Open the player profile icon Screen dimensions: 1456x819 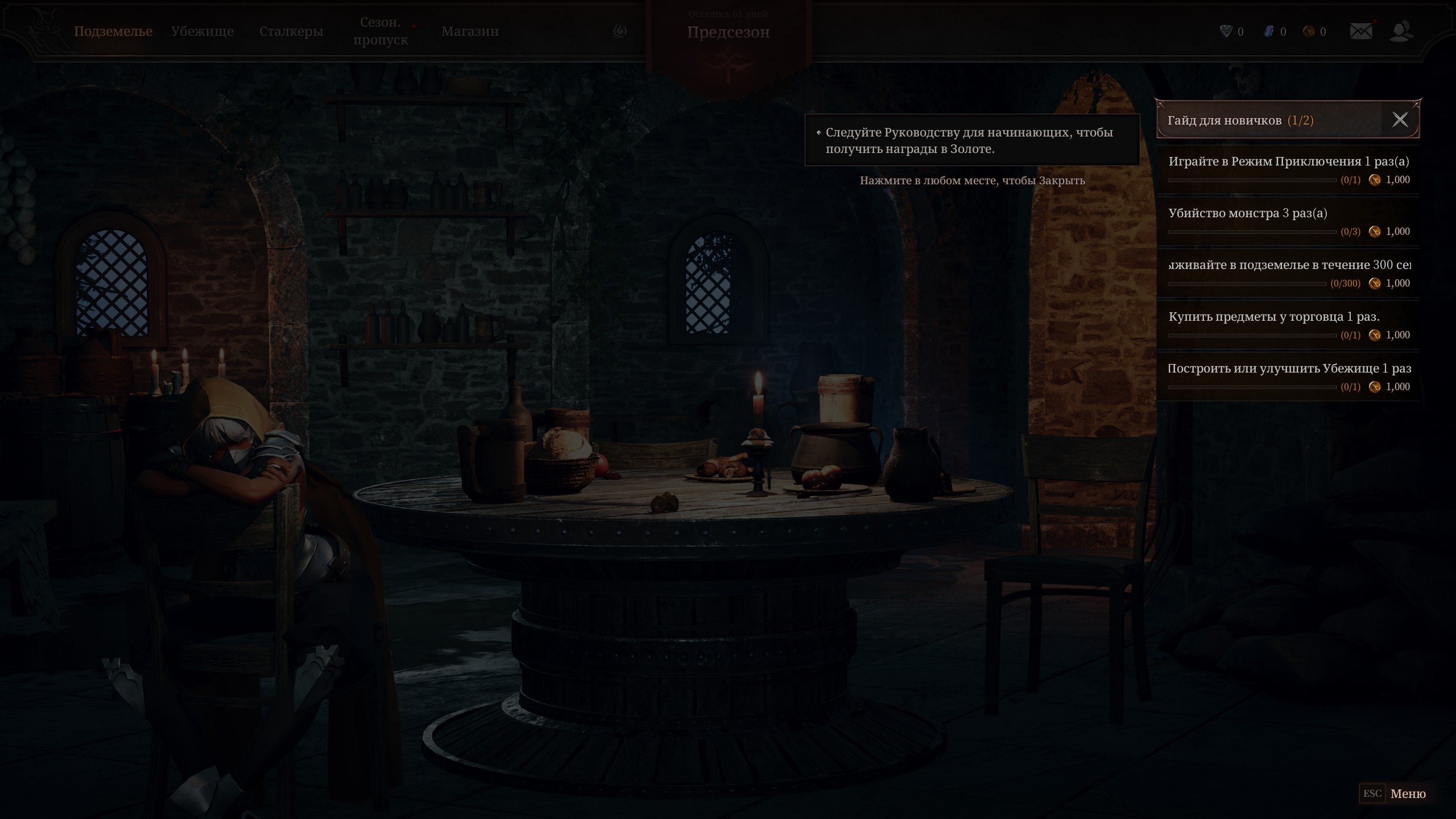tap(1400, 31)
